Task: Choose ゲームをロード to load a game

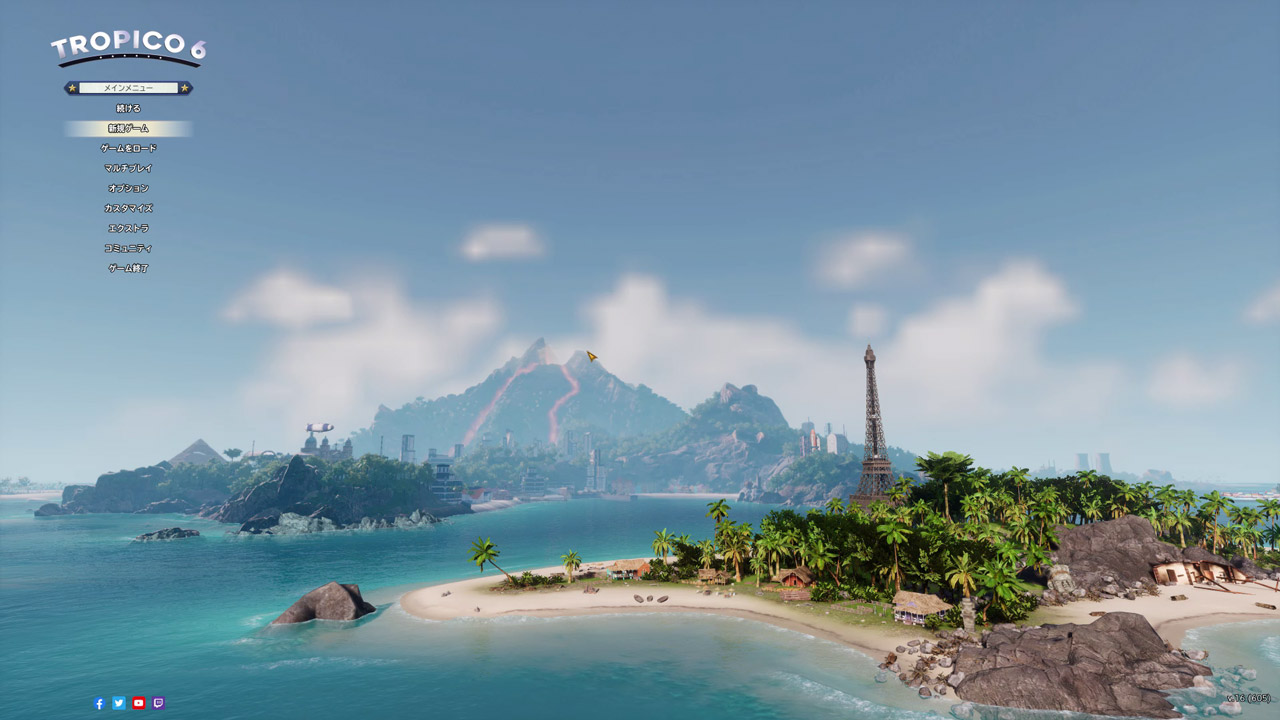Action: (x=128, y=147)
